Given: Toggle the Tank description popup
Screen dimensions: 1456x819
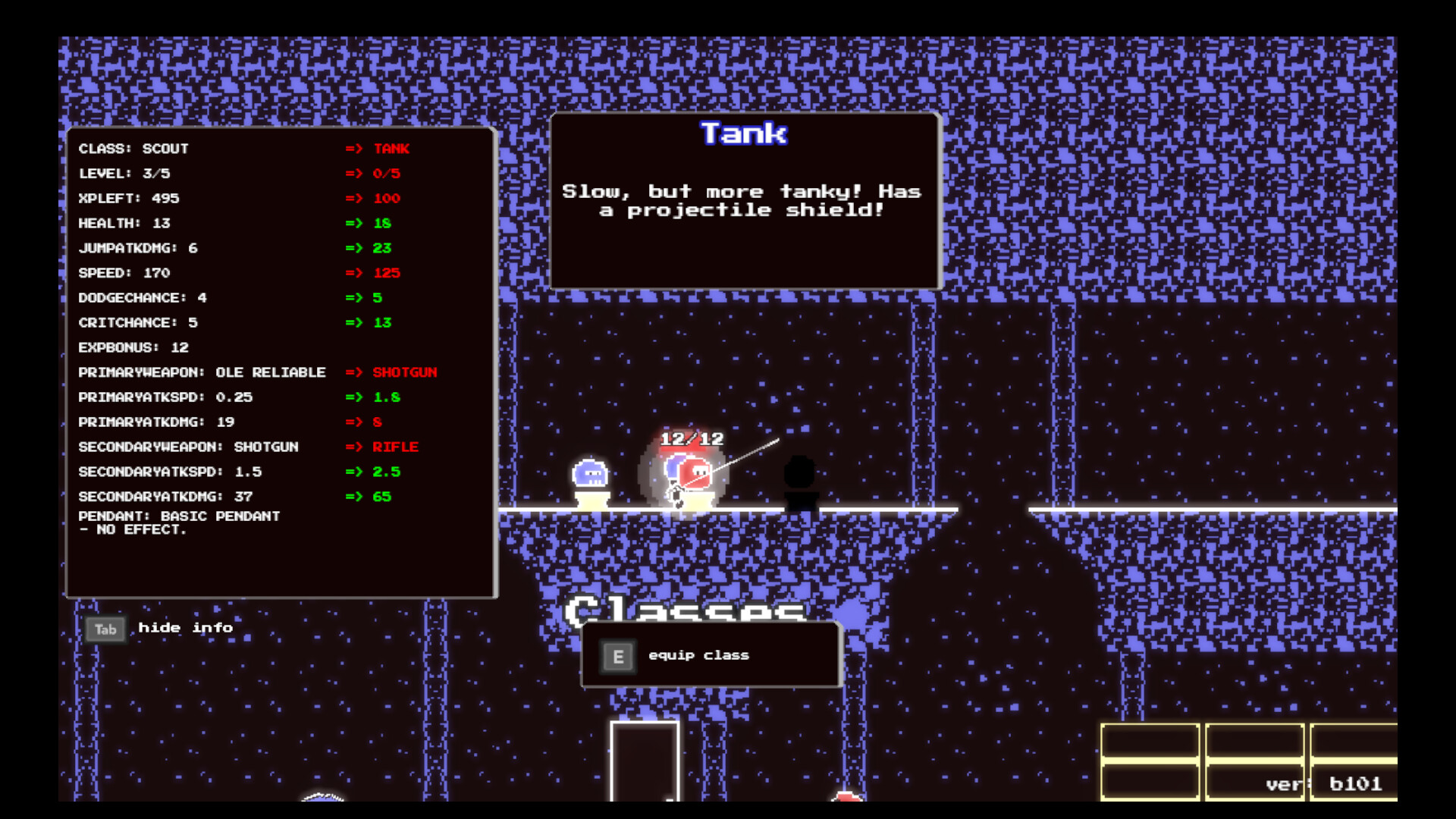Looking at the screenshot, I should [744, 201].
